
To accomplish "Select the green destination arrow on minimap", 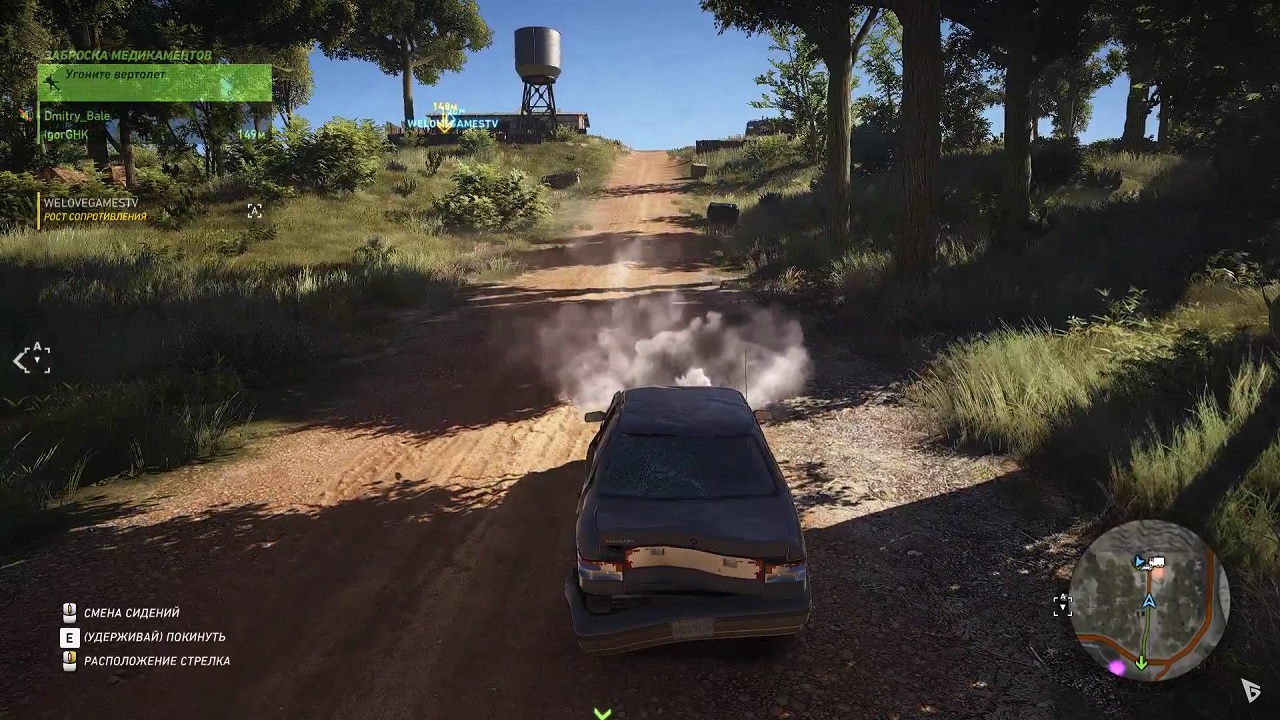I will [1141, 660].
